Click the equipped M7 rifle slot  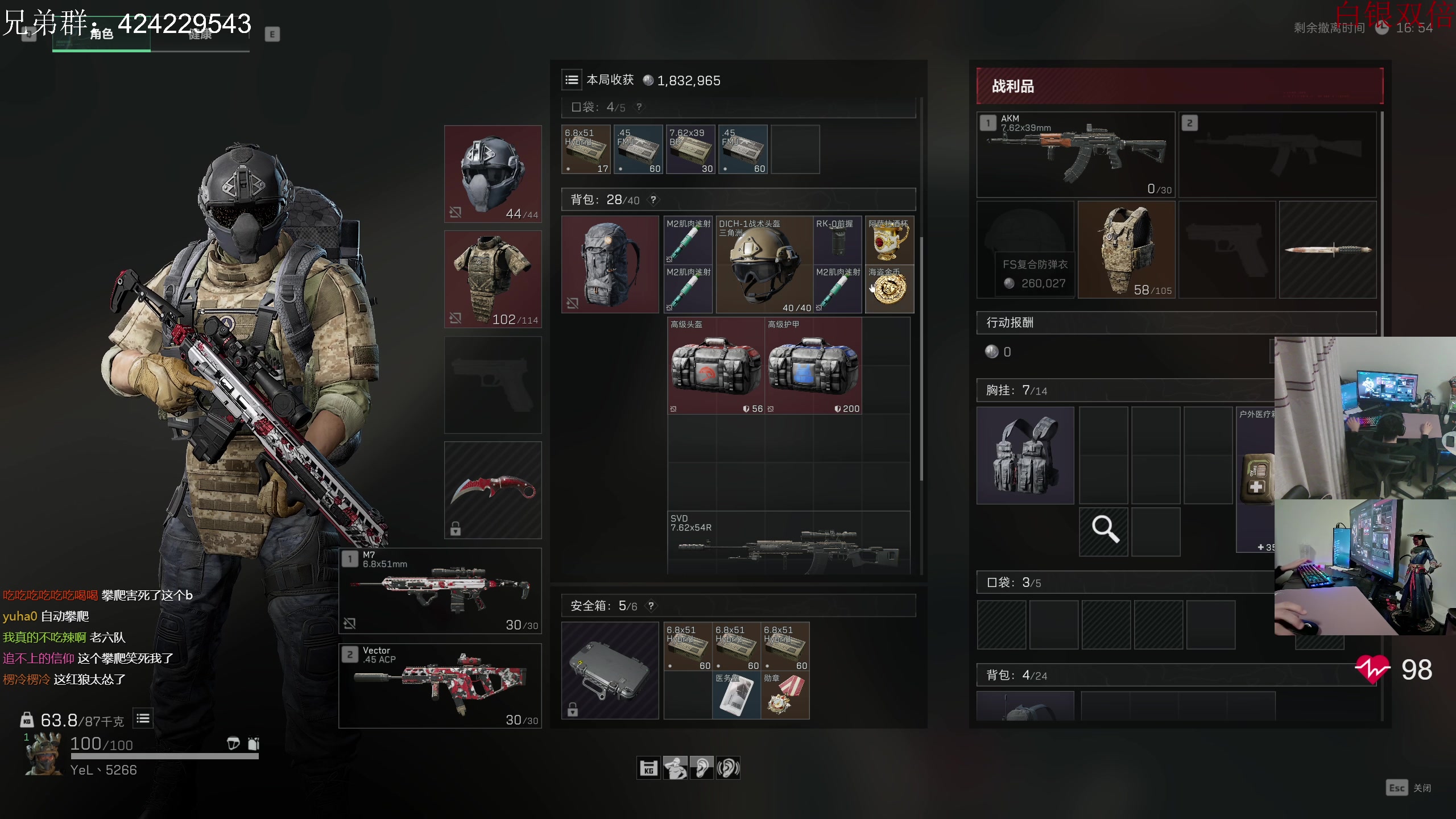click(x=440, y=590)
